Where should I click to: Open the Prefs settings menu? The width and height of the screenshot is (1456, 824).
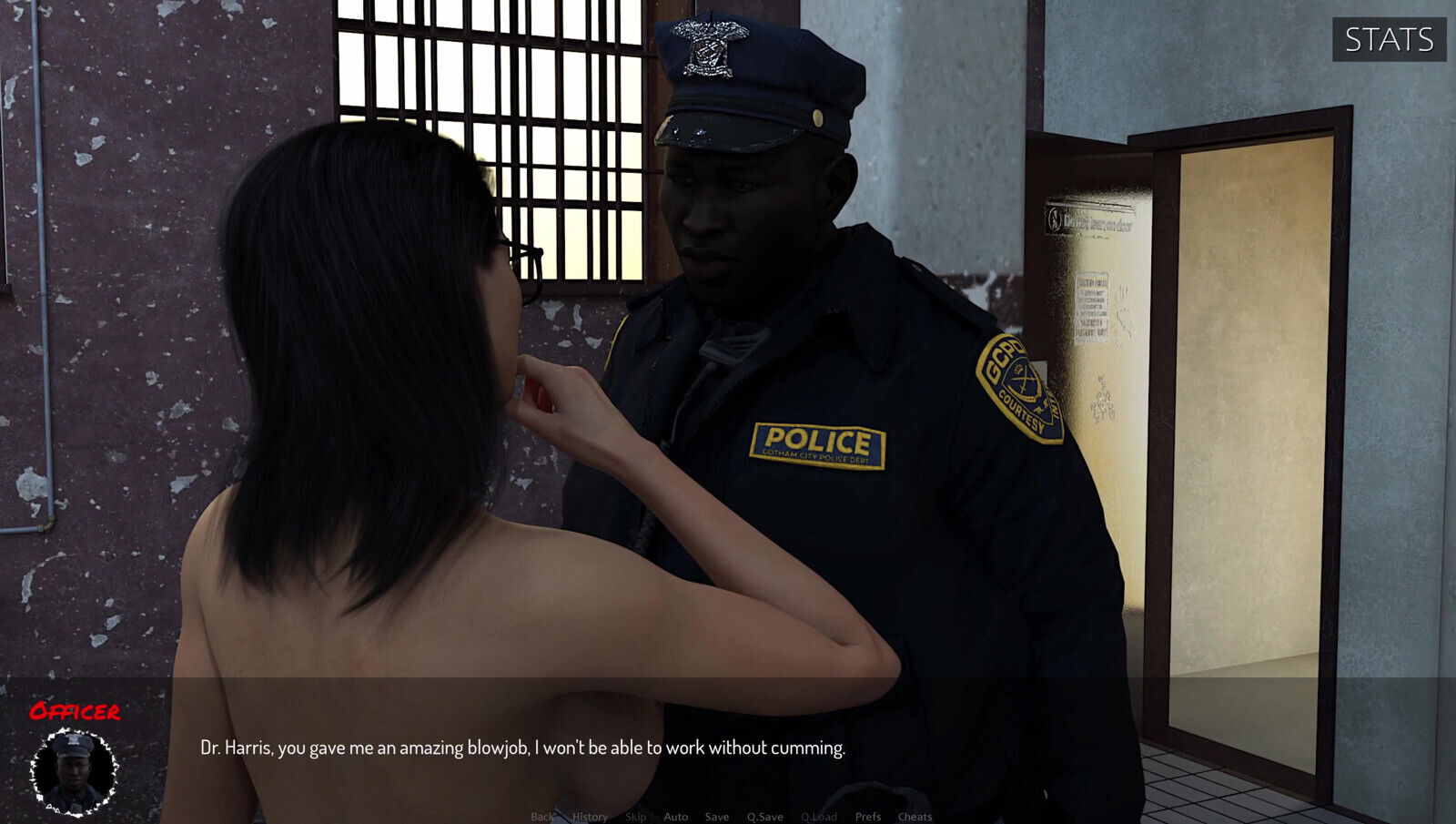[x=868, y=817]
